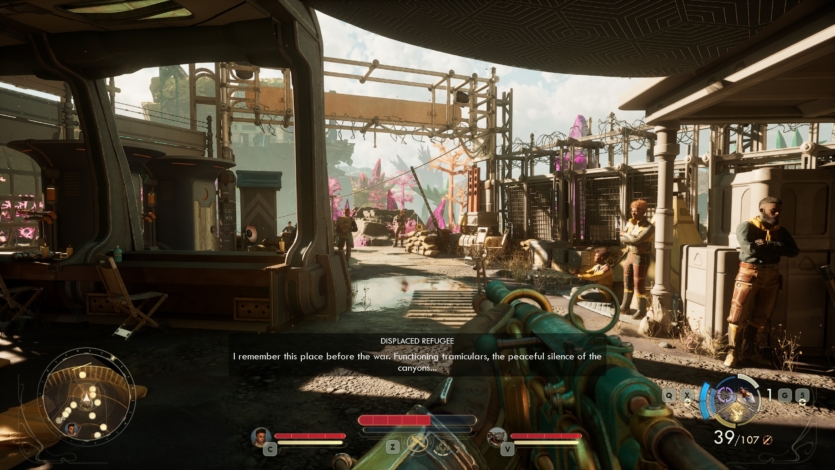Click the circular minimap radar
Screen dimensions: 835x470
tap(86, 395)
